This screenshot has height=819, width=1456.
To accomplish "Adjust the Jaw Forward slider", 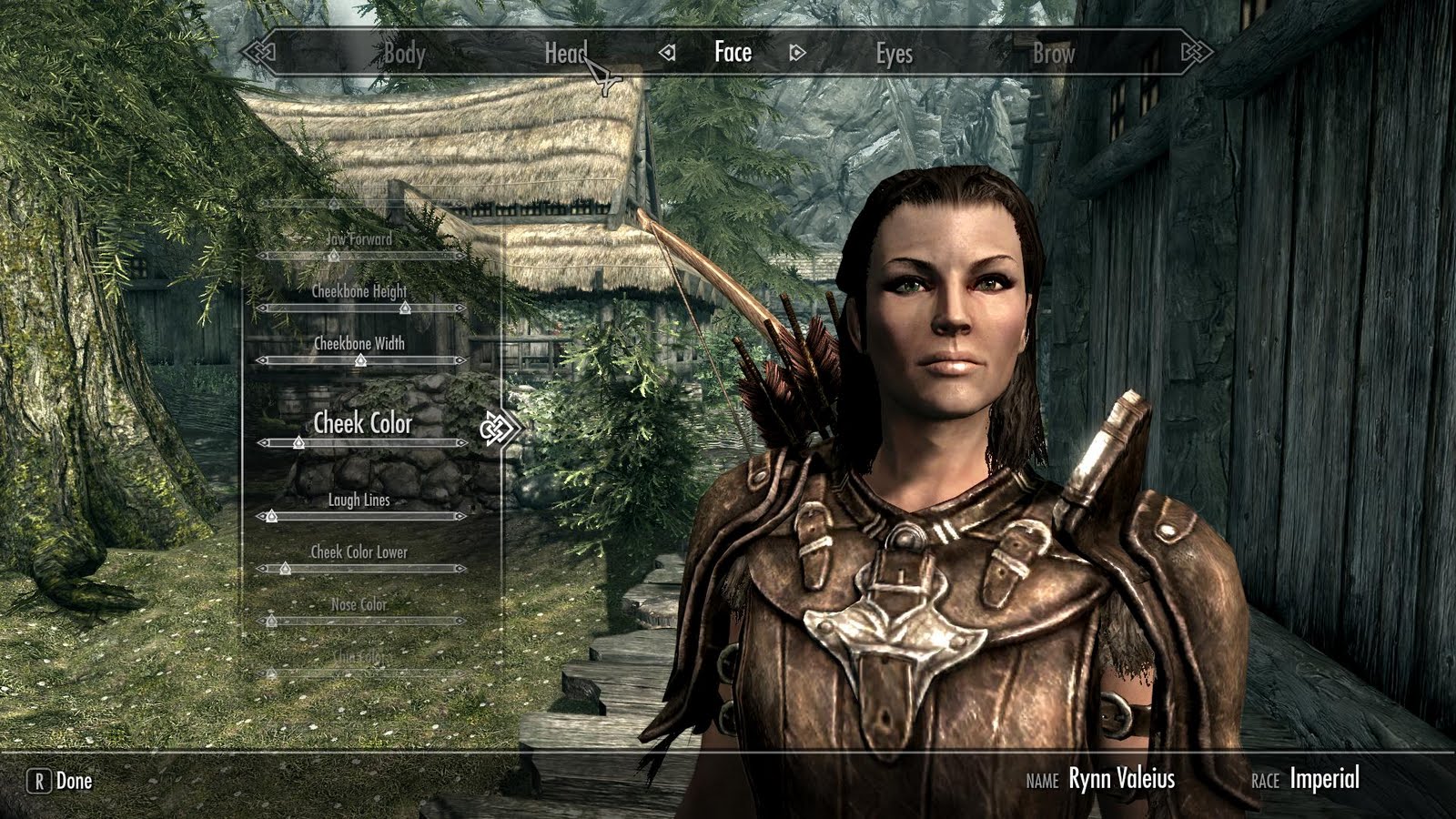I will tap(332, 255).
